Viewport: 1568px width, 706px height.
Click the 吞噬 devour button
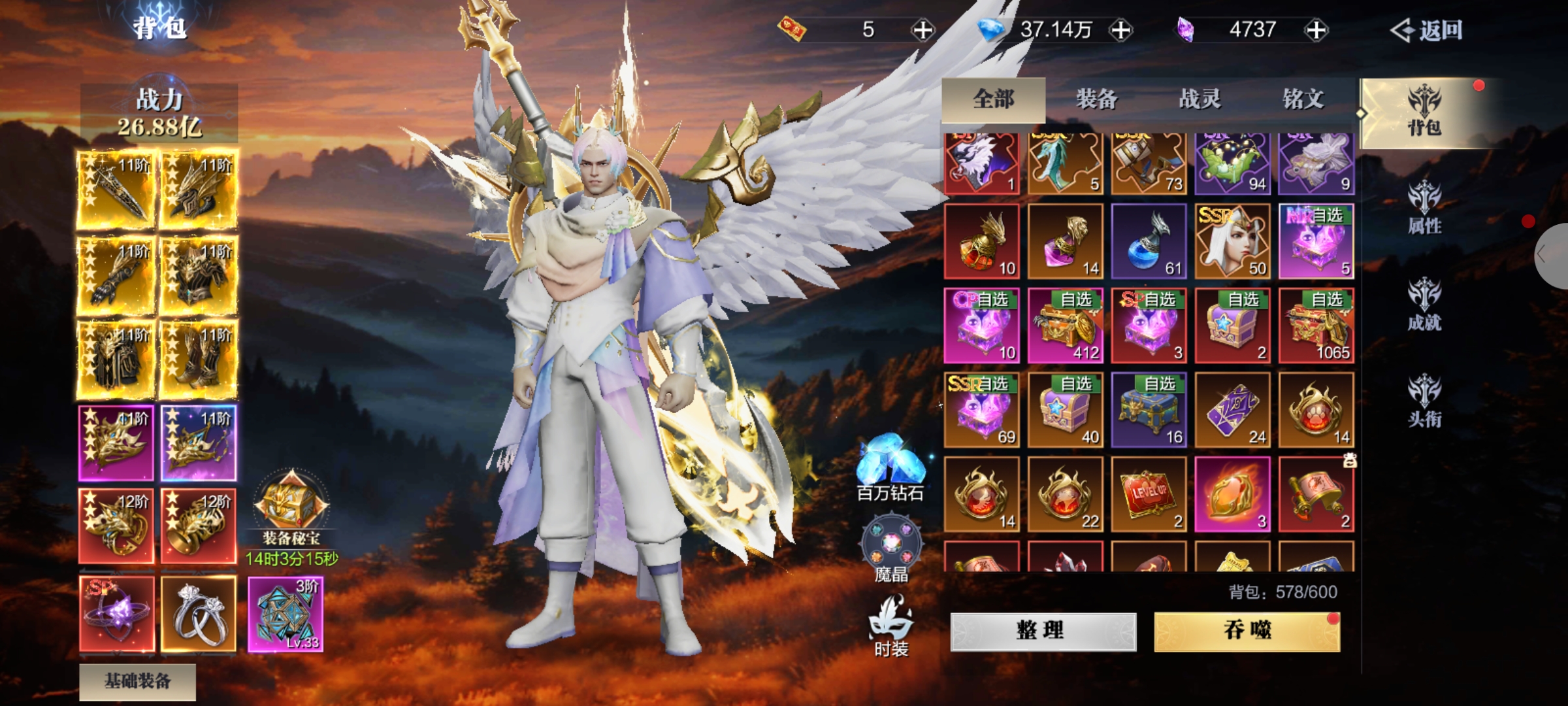click(1247, 631)
